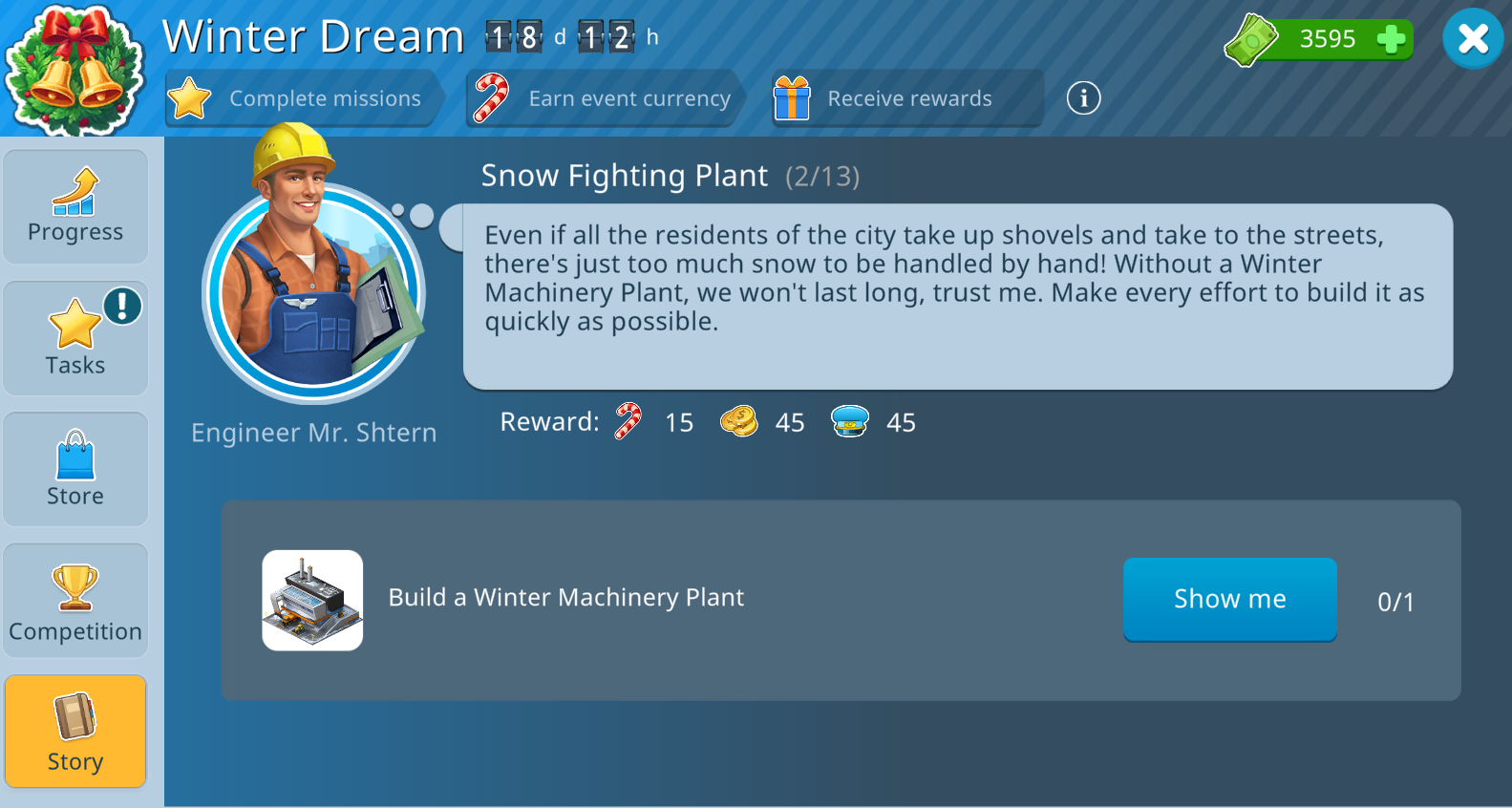Open the Receive rewards step
The width and height of the screenshot is (1512, 808).
(x=905, y=98)
